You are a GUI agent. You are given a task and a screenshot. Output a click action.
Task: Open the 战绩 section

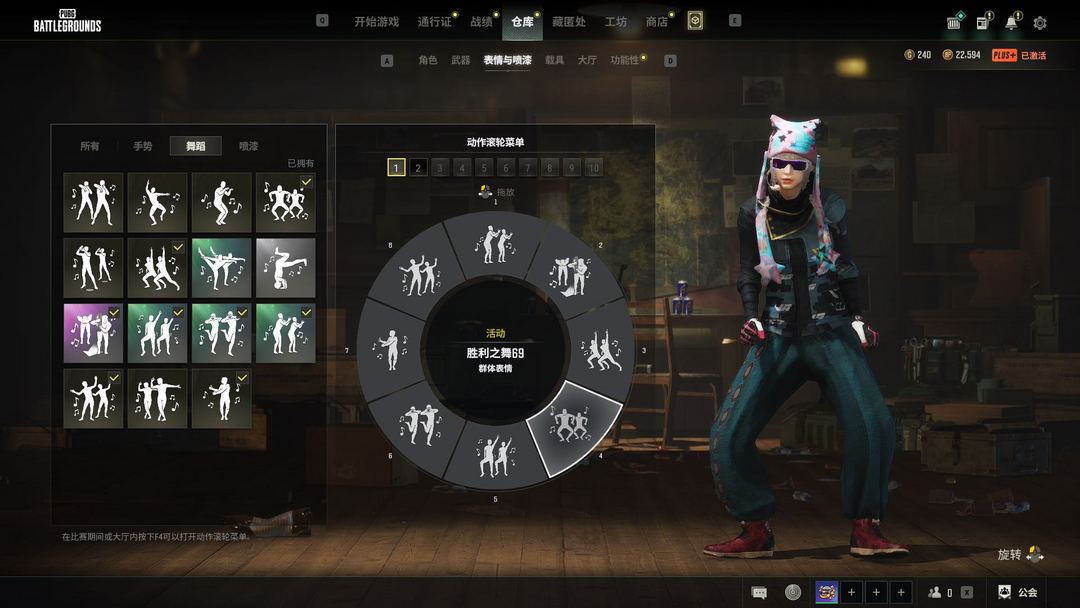481,21
